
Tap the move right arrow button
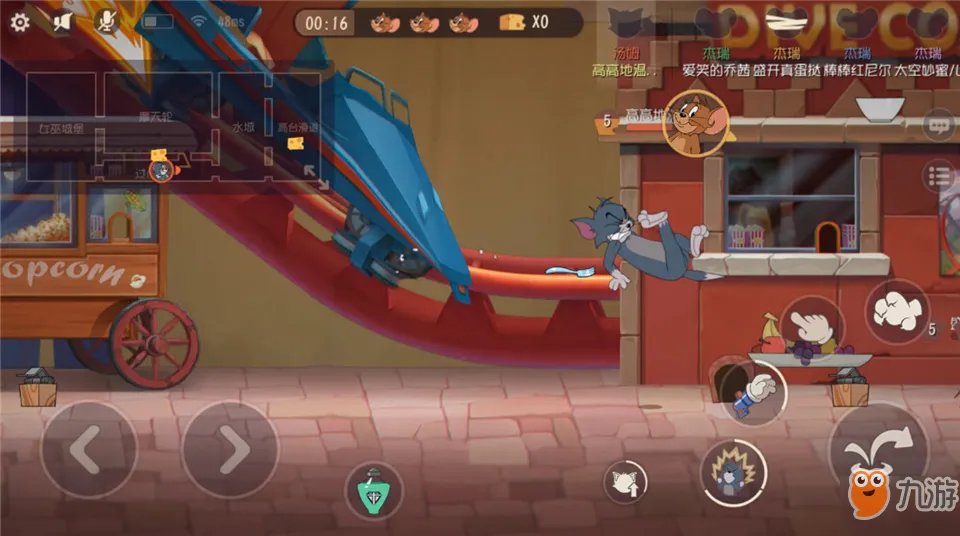click(x=230, y=450)
